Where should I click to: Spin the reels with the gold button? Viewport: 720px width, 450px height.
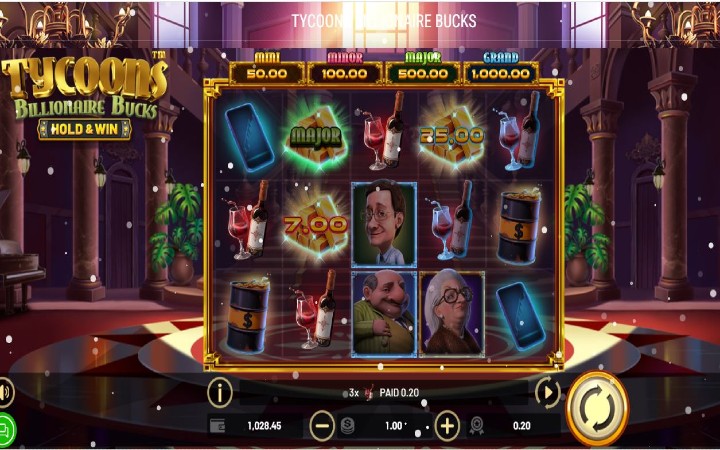point(596,409)
